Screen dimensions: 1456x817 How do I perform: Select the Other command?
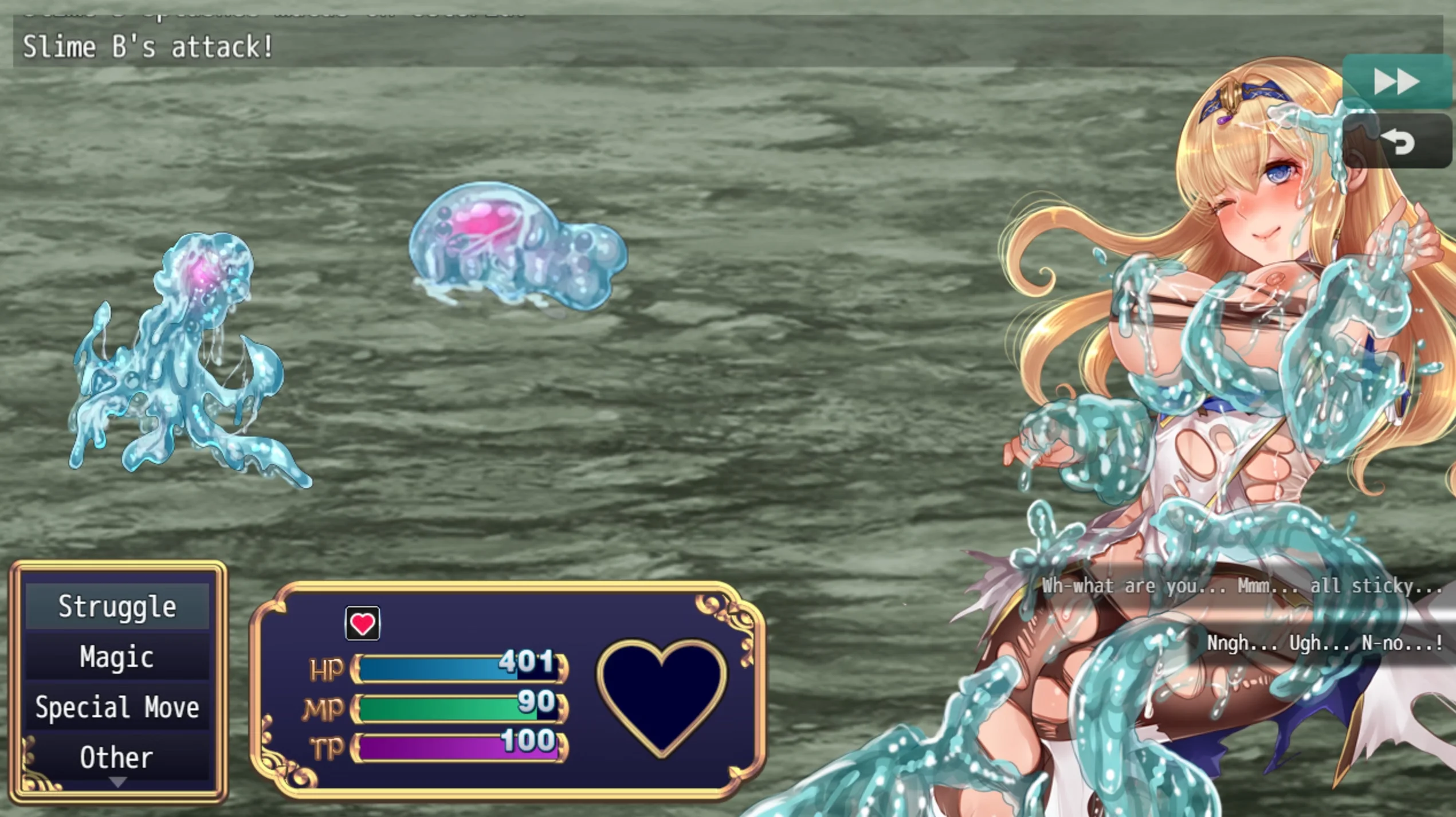coord(117,757)
